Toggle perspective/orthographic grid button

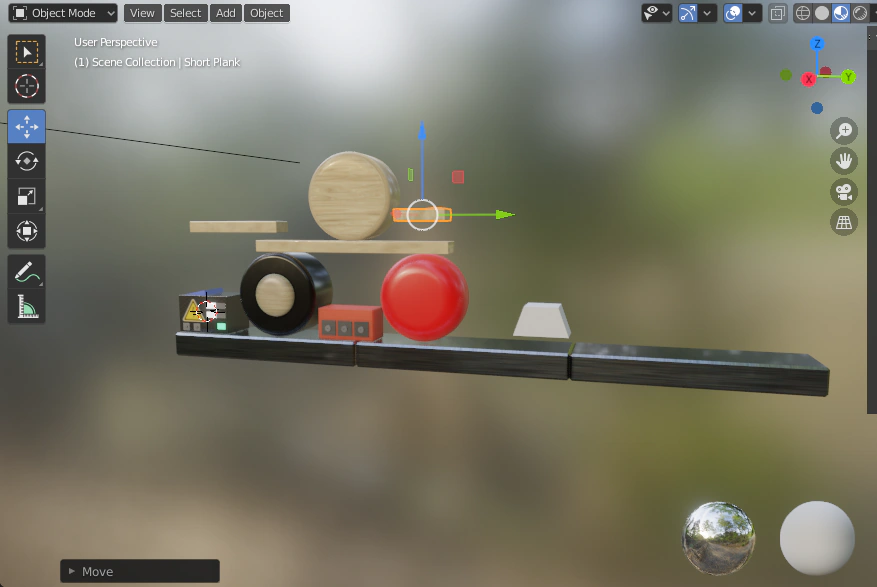coord(845,222)
